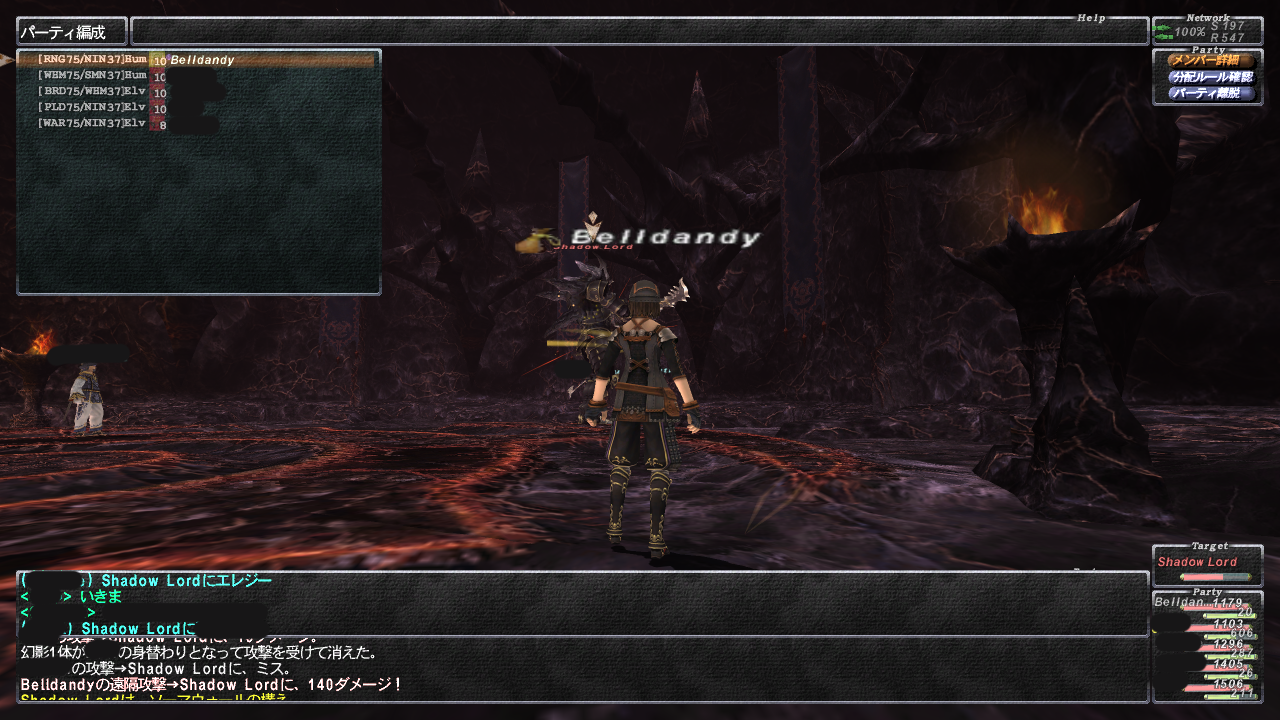Image resolution: width=1280 pixels, height=720 pixels.
Task: Click the Shadow Lord target window
Action: [x=1207, y=567]
